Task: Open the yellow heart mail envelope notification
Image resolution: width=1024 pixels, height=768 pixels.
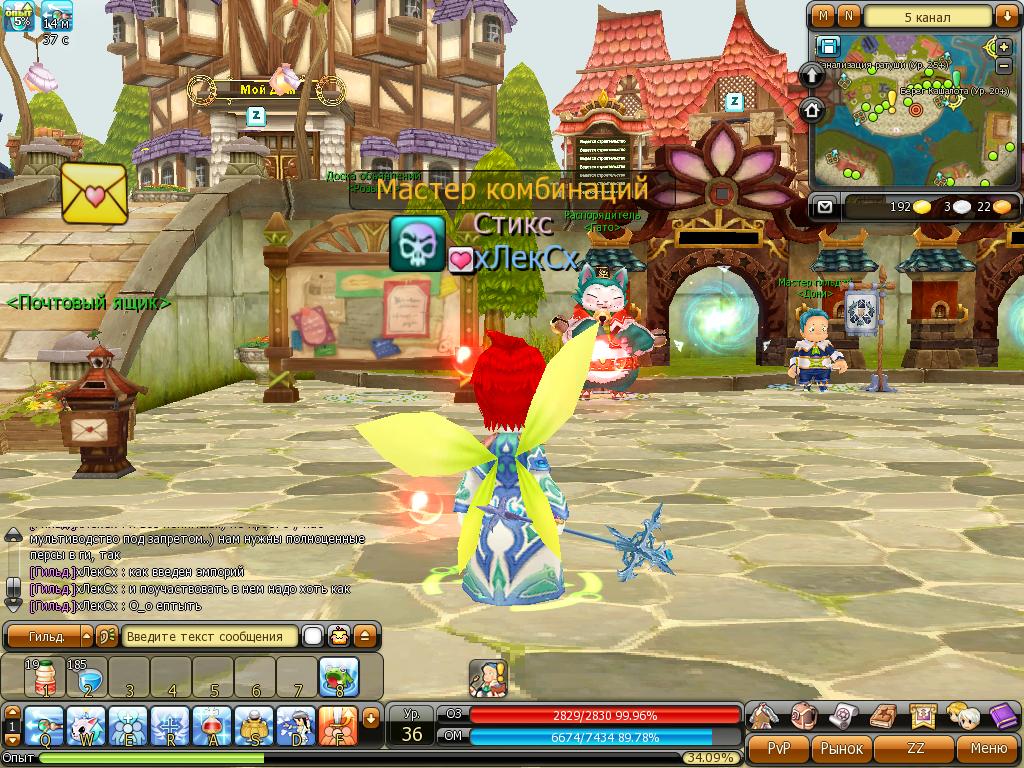Action: pos(95,192)
